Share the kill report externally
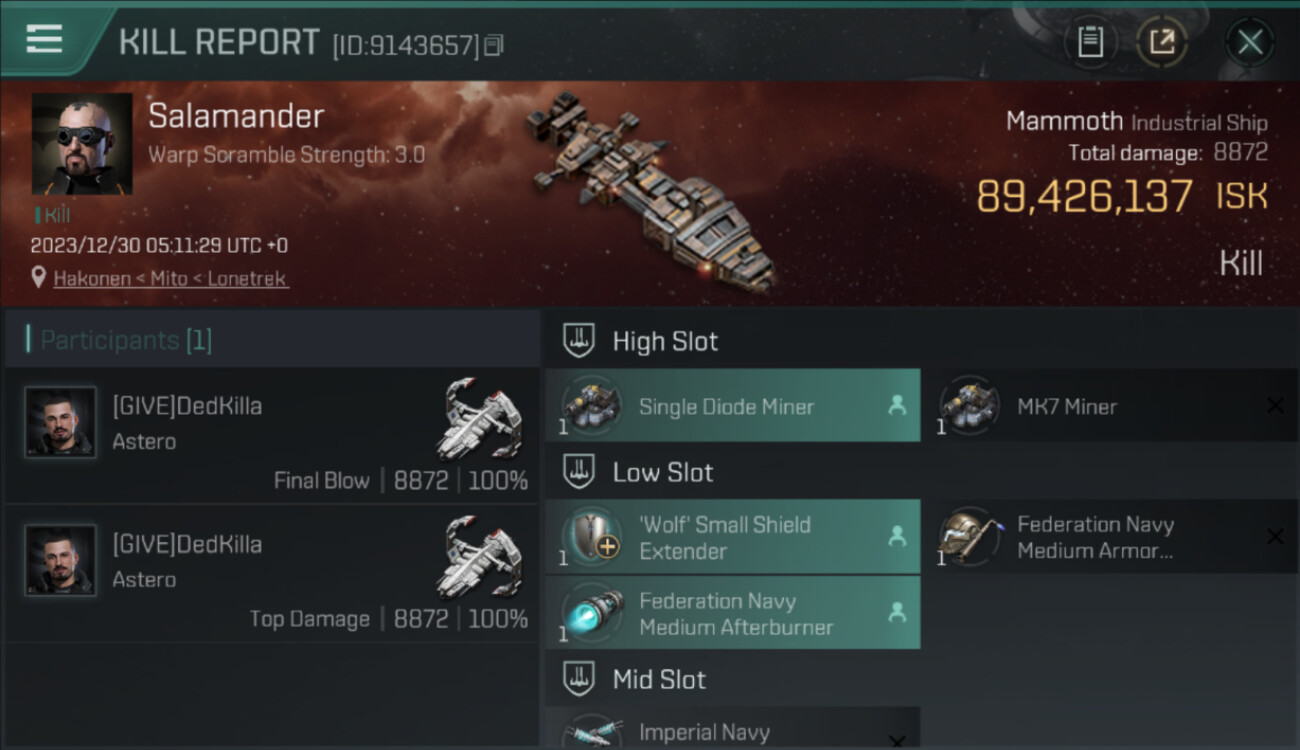Viewport: 1300px width, 750px height. pyautogui.click(x=1162, y=42)
